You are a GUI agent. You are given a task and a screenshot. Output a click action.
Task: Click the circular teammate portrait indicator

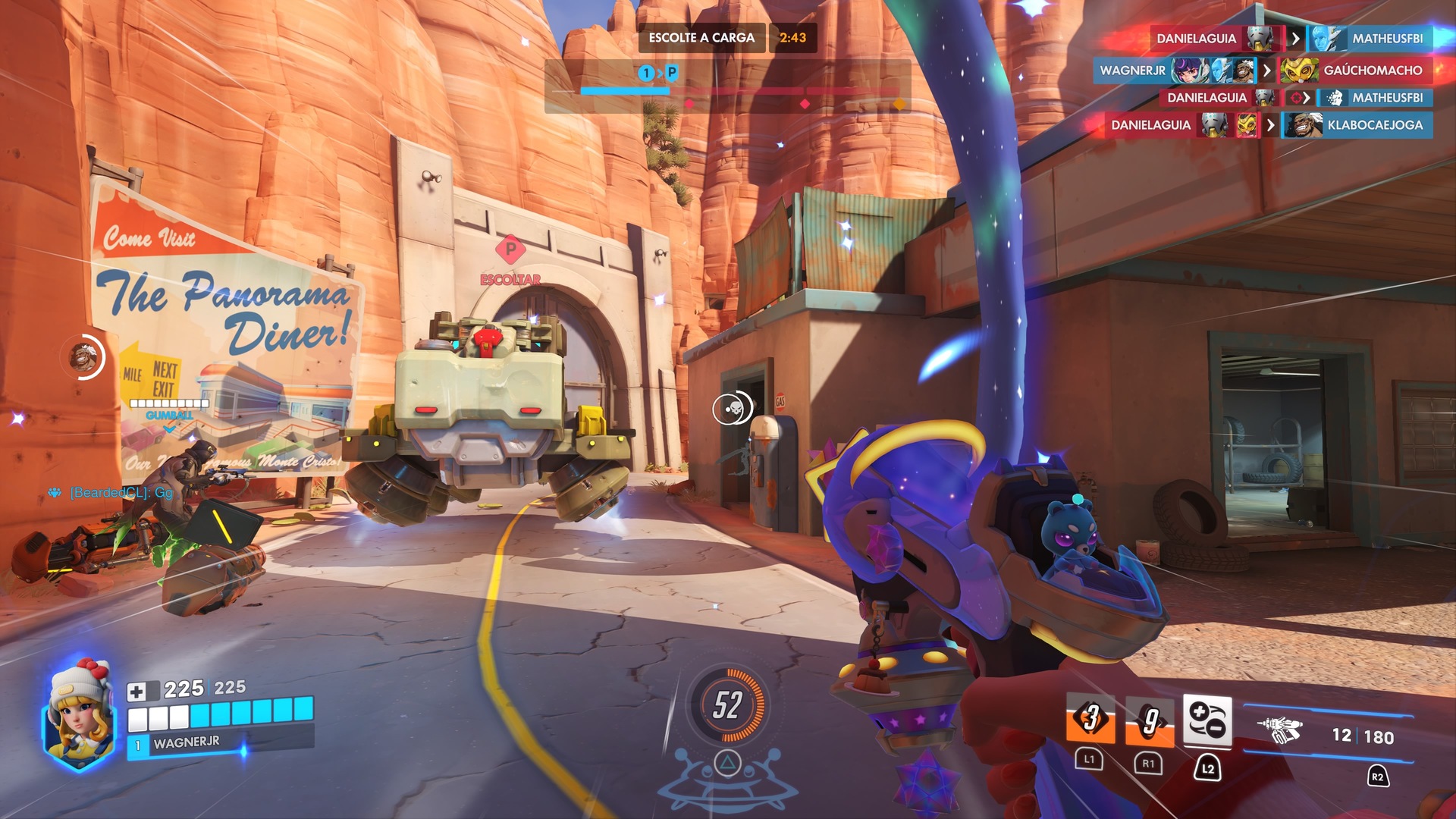(83, 356)
